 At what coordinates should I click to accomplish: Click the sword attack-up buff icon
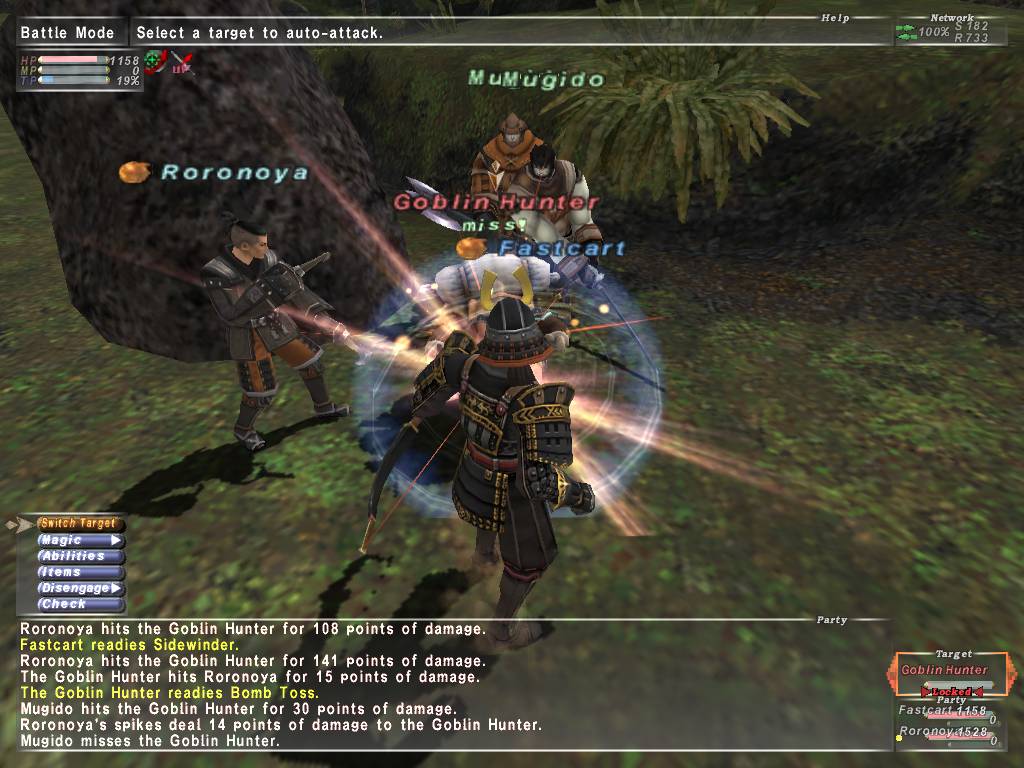(180, 61)
